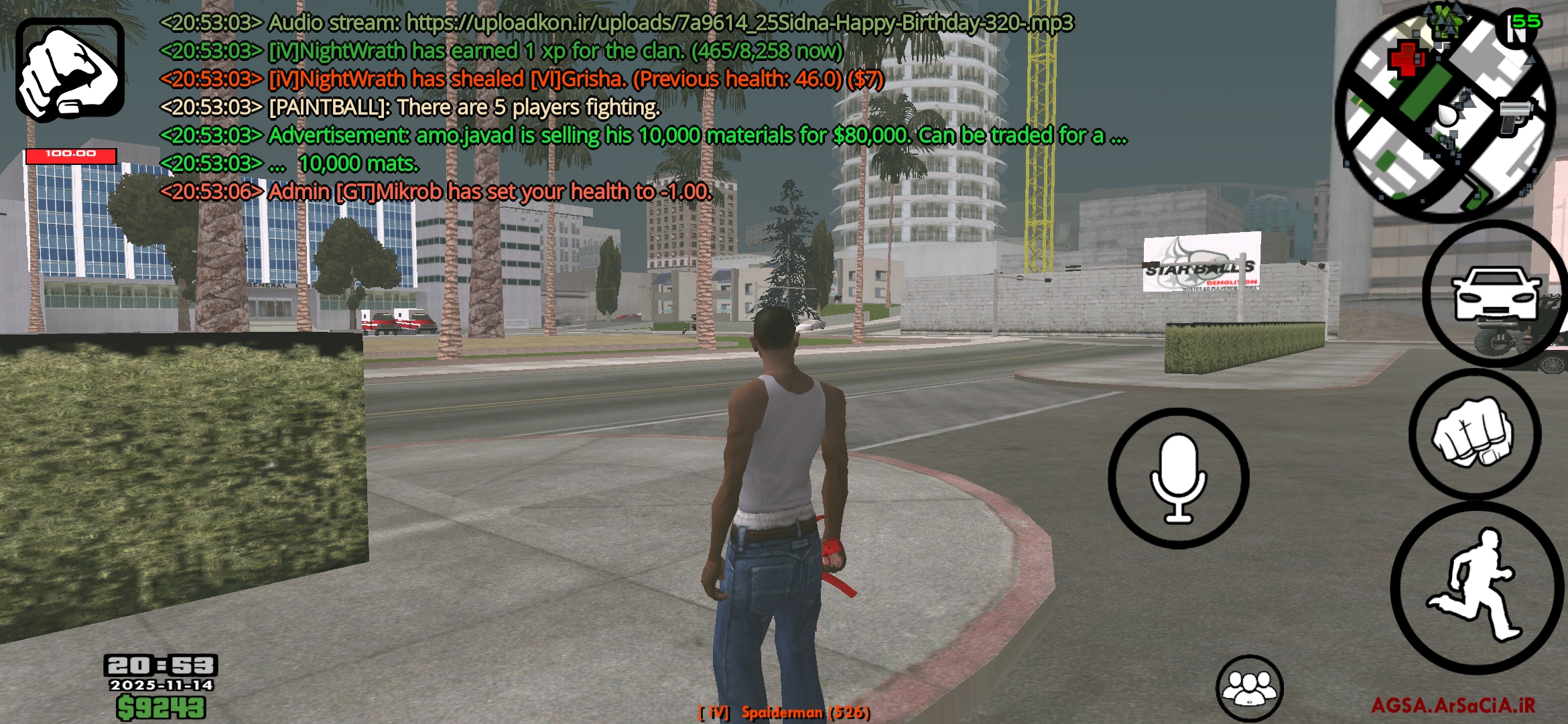1568x724 pixels.
Task: Activate the microphone voice chat button
Action: point(1178,477)
